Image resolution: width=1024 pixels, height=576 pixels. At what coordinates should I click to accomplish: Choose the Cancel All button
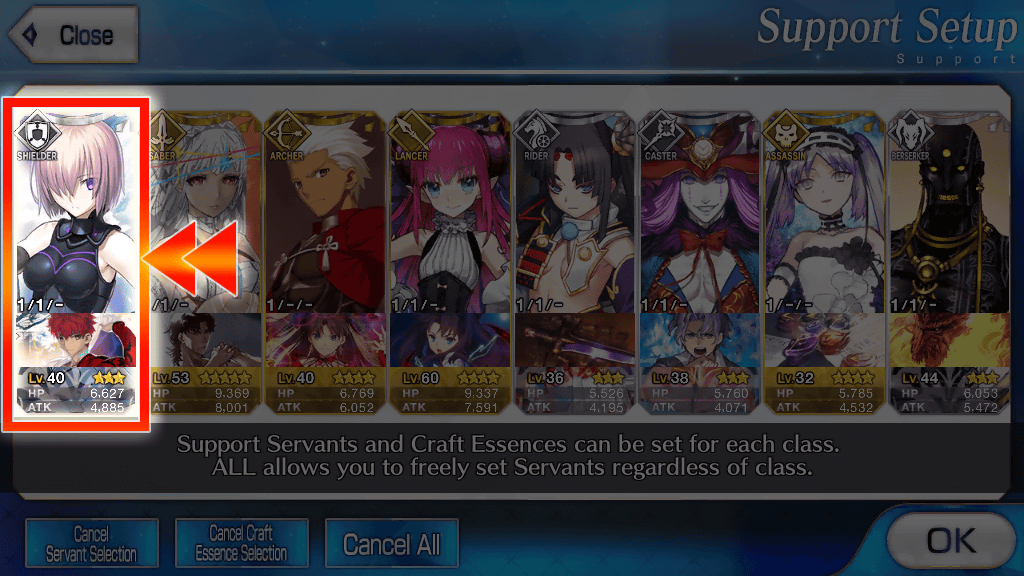[x=391, y=545]
